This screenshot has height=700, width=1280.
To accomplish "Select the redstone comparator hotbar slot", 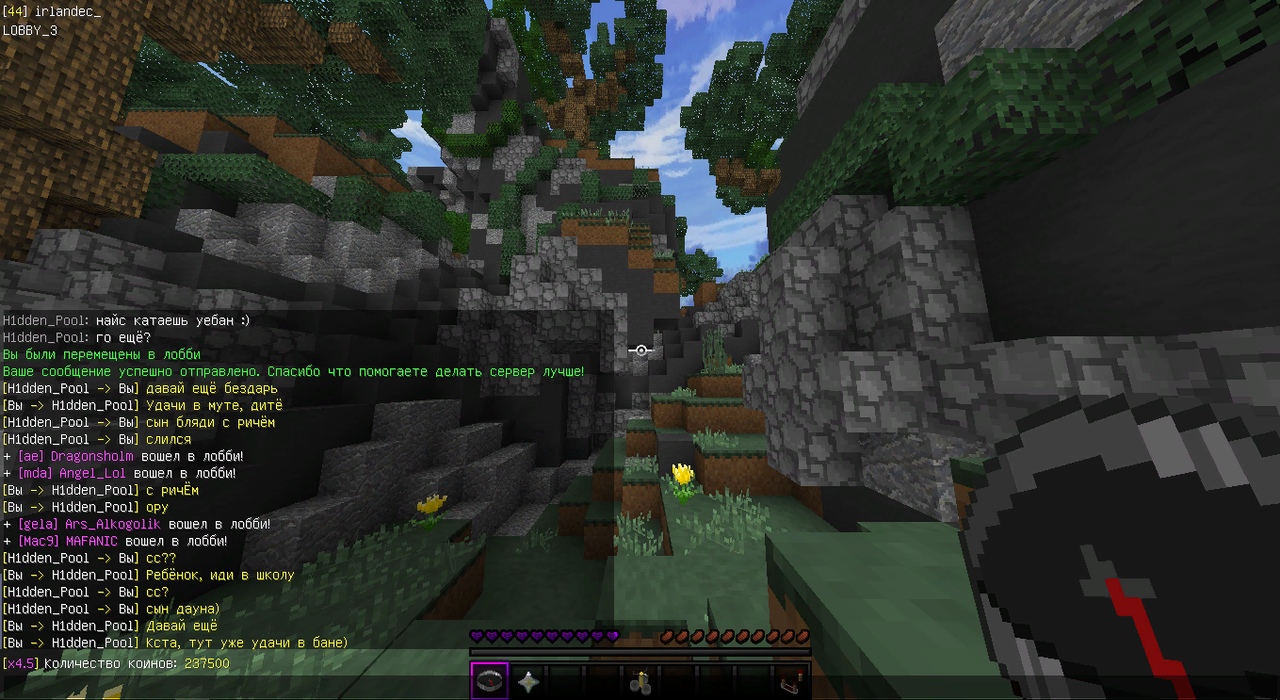I will click(x=791, y=682).
